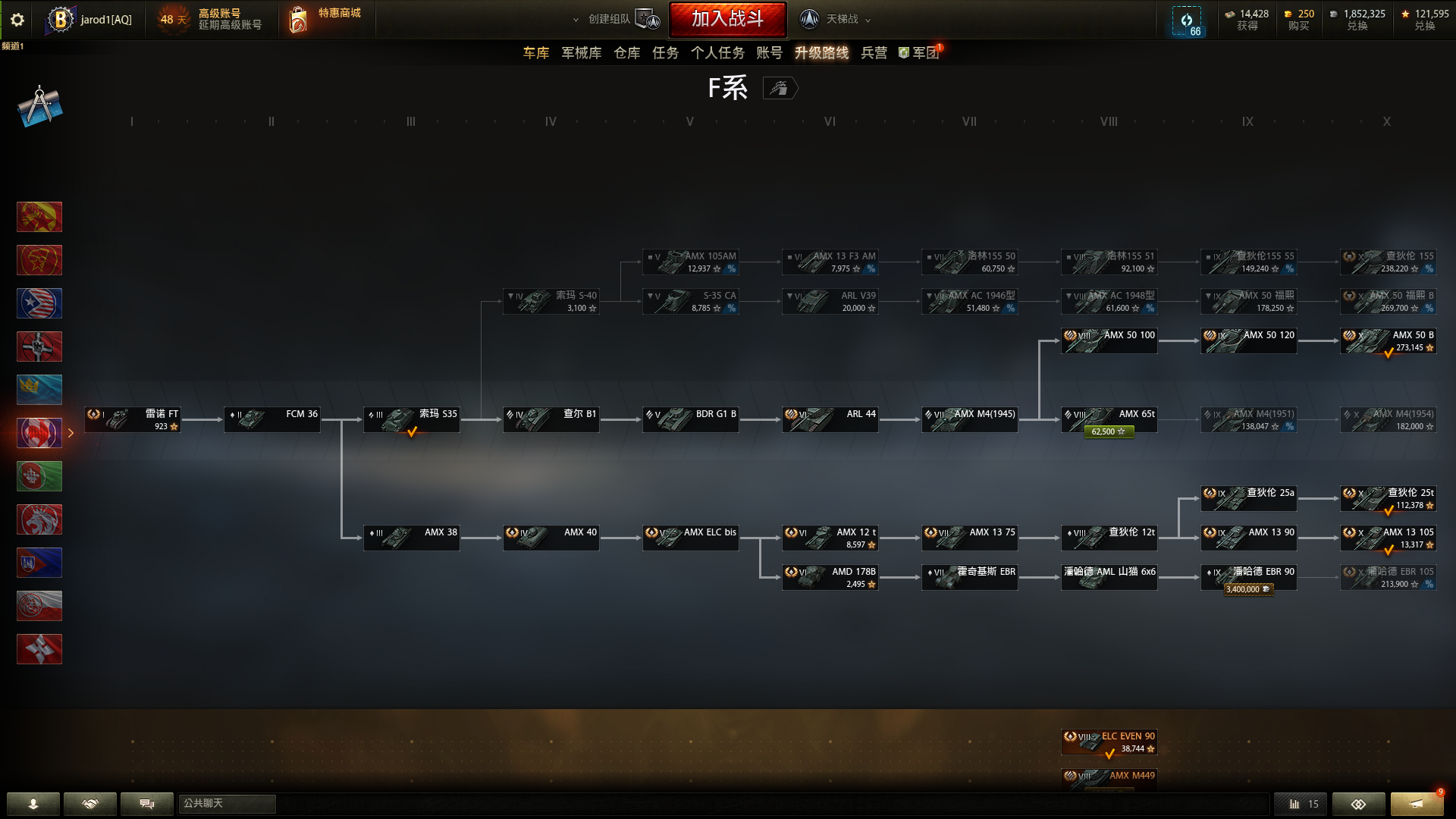Screen dimensions: 1456x819
Task: Click the 公共聊天 public chat box
Action: tap(227, 804)
